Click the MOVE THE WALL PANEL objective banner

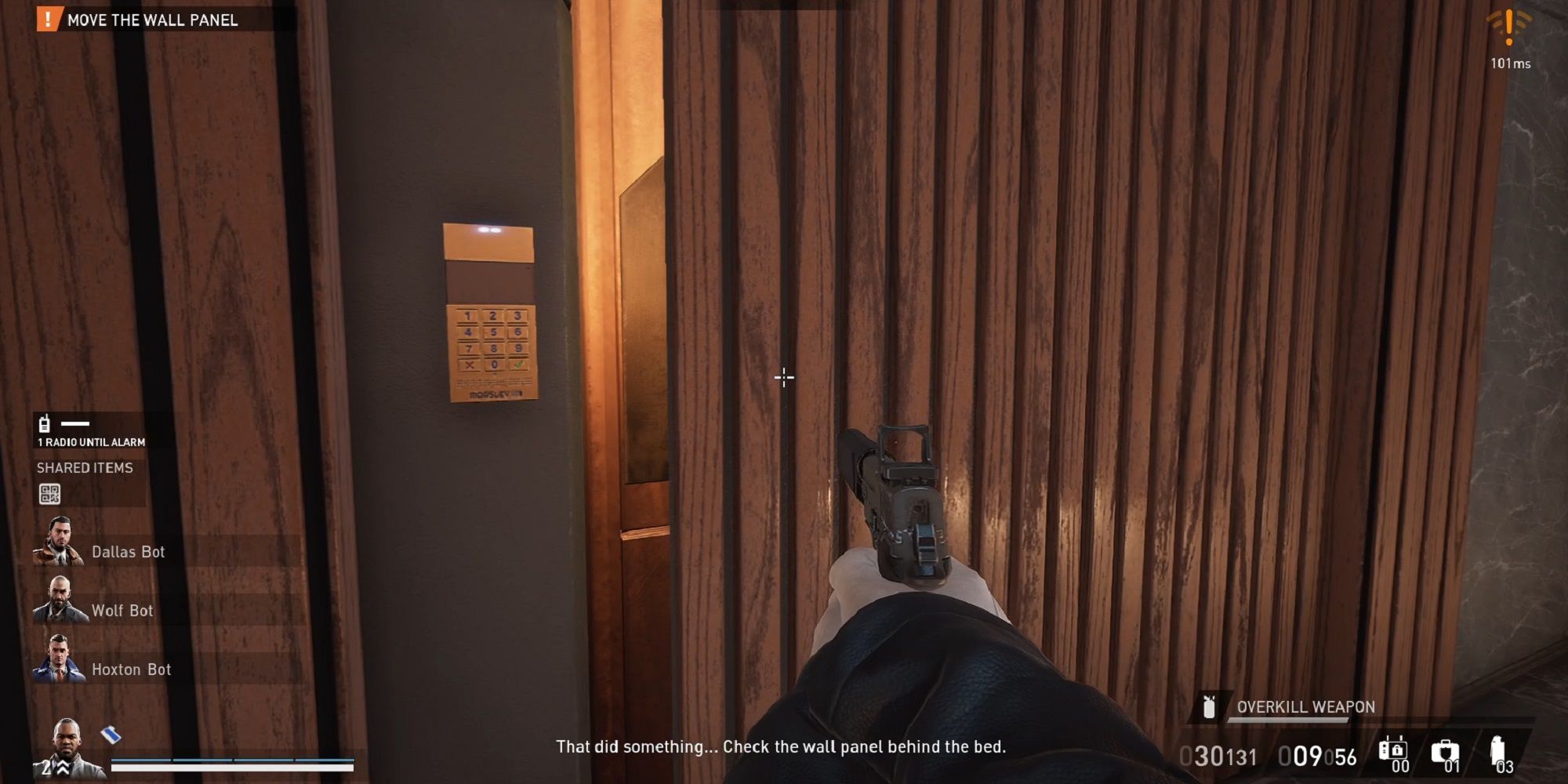[x=153, y=20]
